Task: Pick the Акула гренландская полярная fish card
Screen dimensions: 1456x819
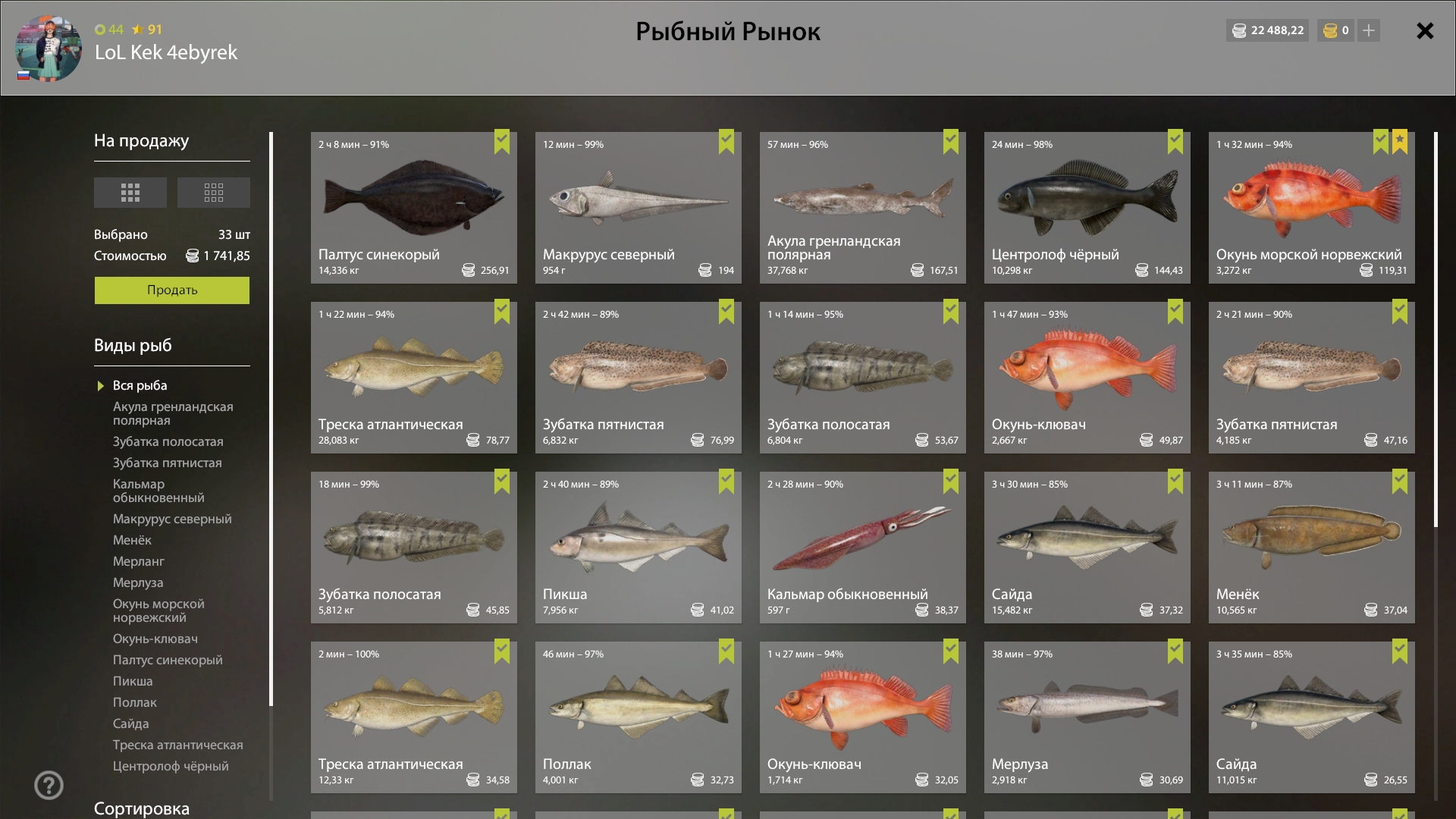Action: tap(862, 208)
